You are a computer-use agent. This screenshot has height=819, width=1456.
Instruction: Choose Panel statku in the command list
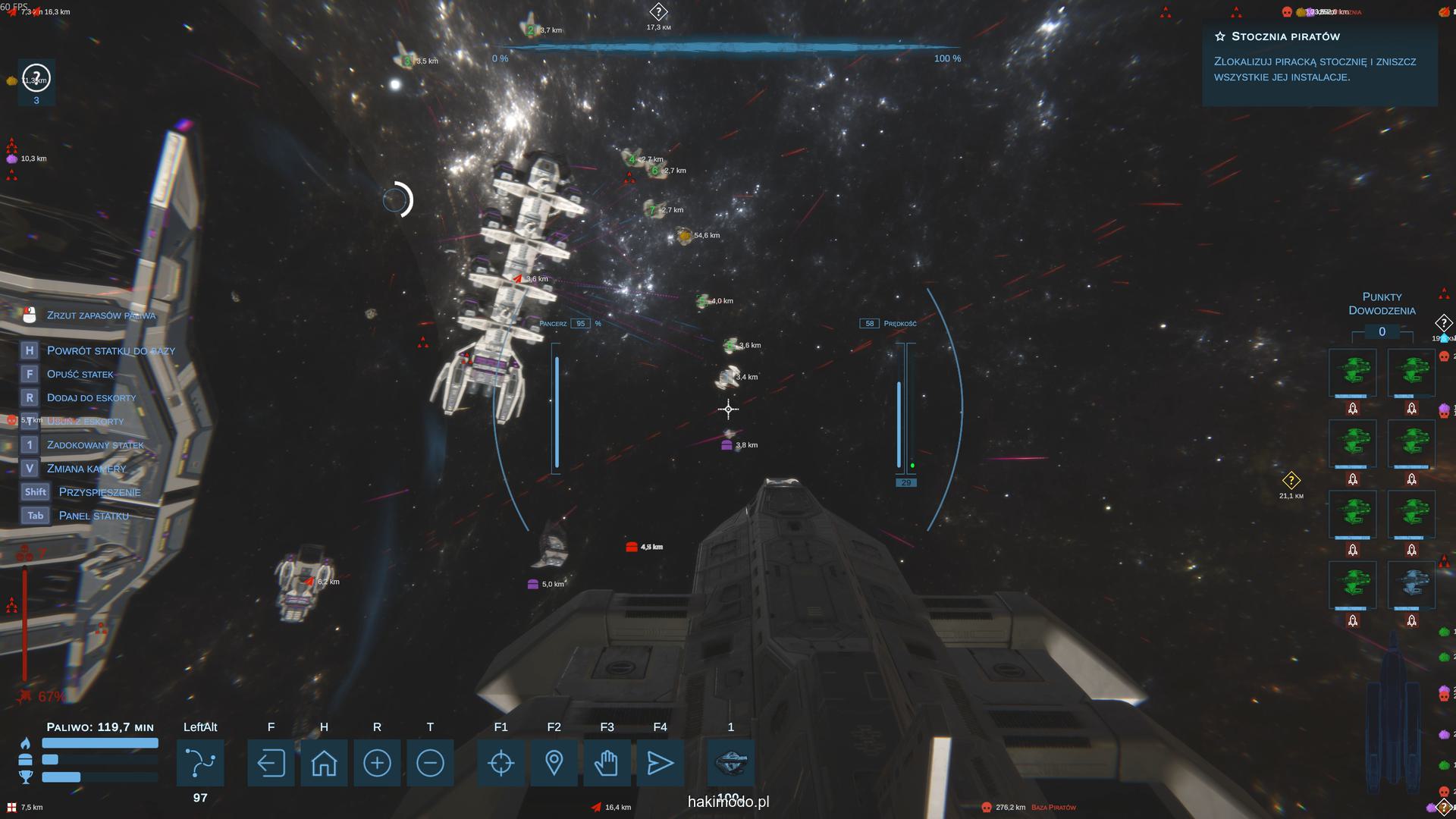tap(93, 516)
